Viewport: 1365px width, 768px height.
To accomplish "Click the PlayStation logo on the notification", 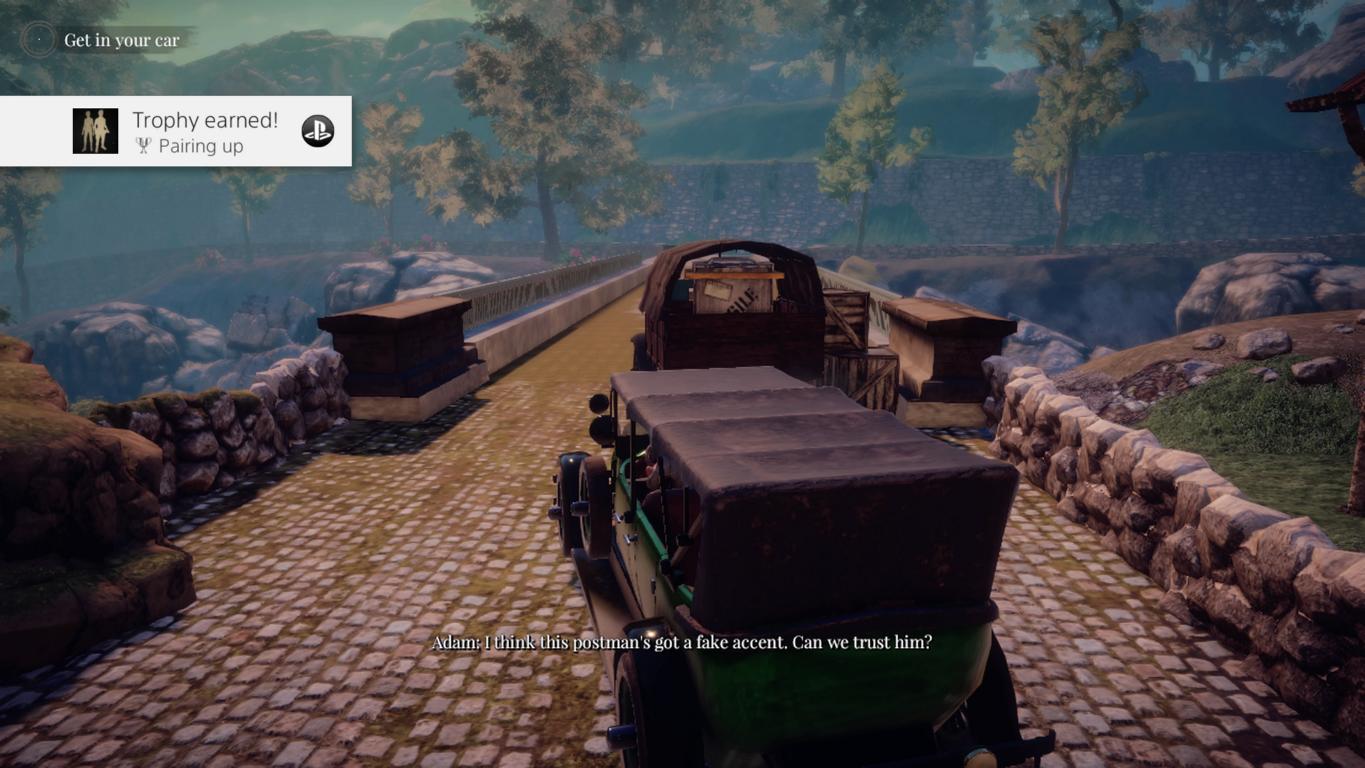I will click(x=318, y=131).
